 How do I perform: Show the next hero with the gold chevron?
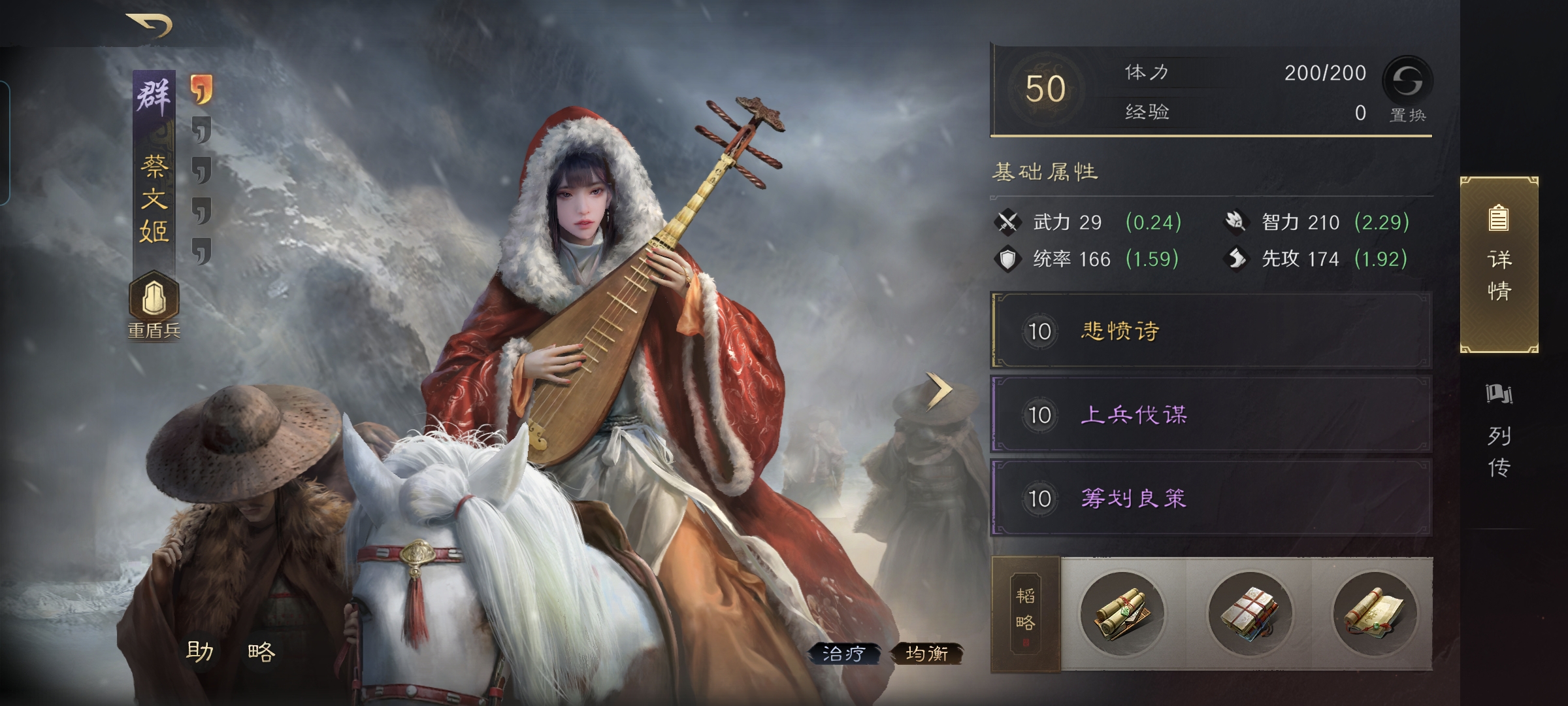point(939,391)
